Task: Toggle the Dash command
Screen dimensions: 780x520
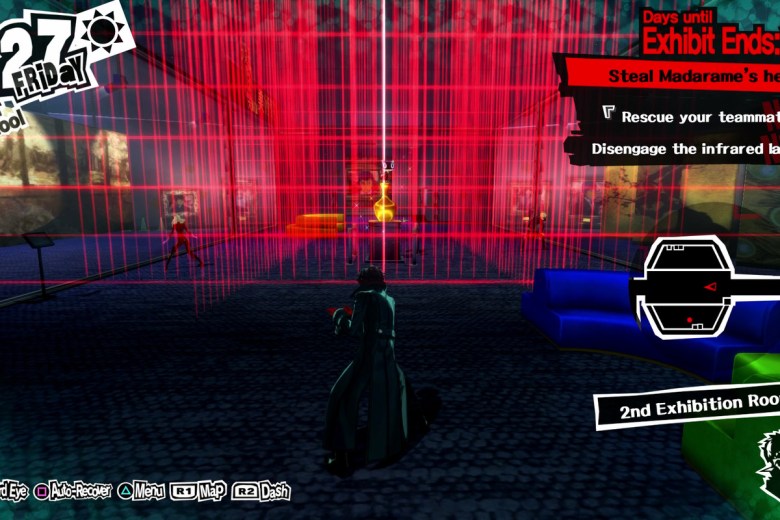Action: coord(262,491)
